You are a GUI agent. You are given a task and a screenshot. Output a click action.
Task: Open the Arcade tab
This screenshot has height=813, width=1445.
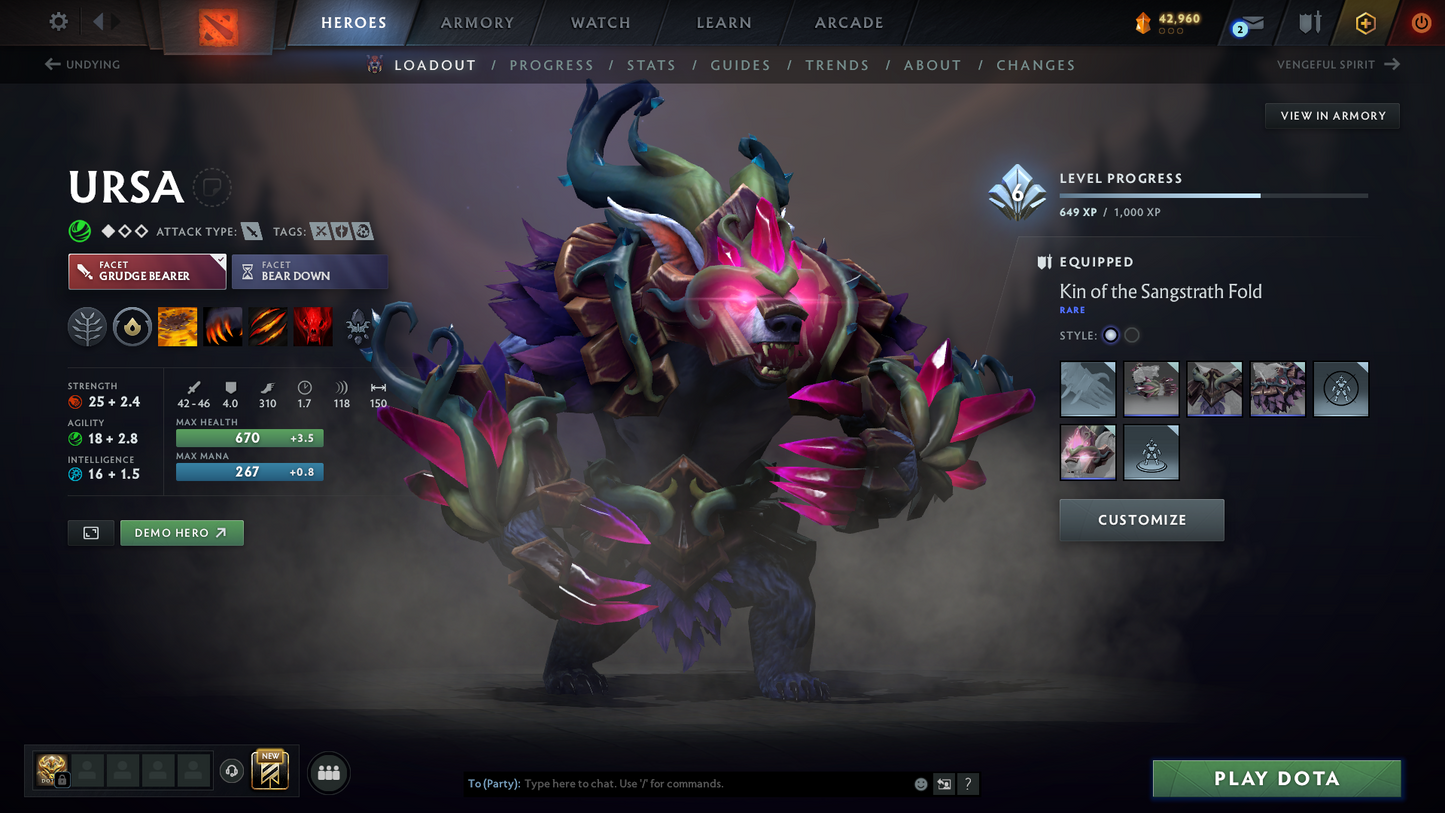pyautogui.click(x=849, y=23)
